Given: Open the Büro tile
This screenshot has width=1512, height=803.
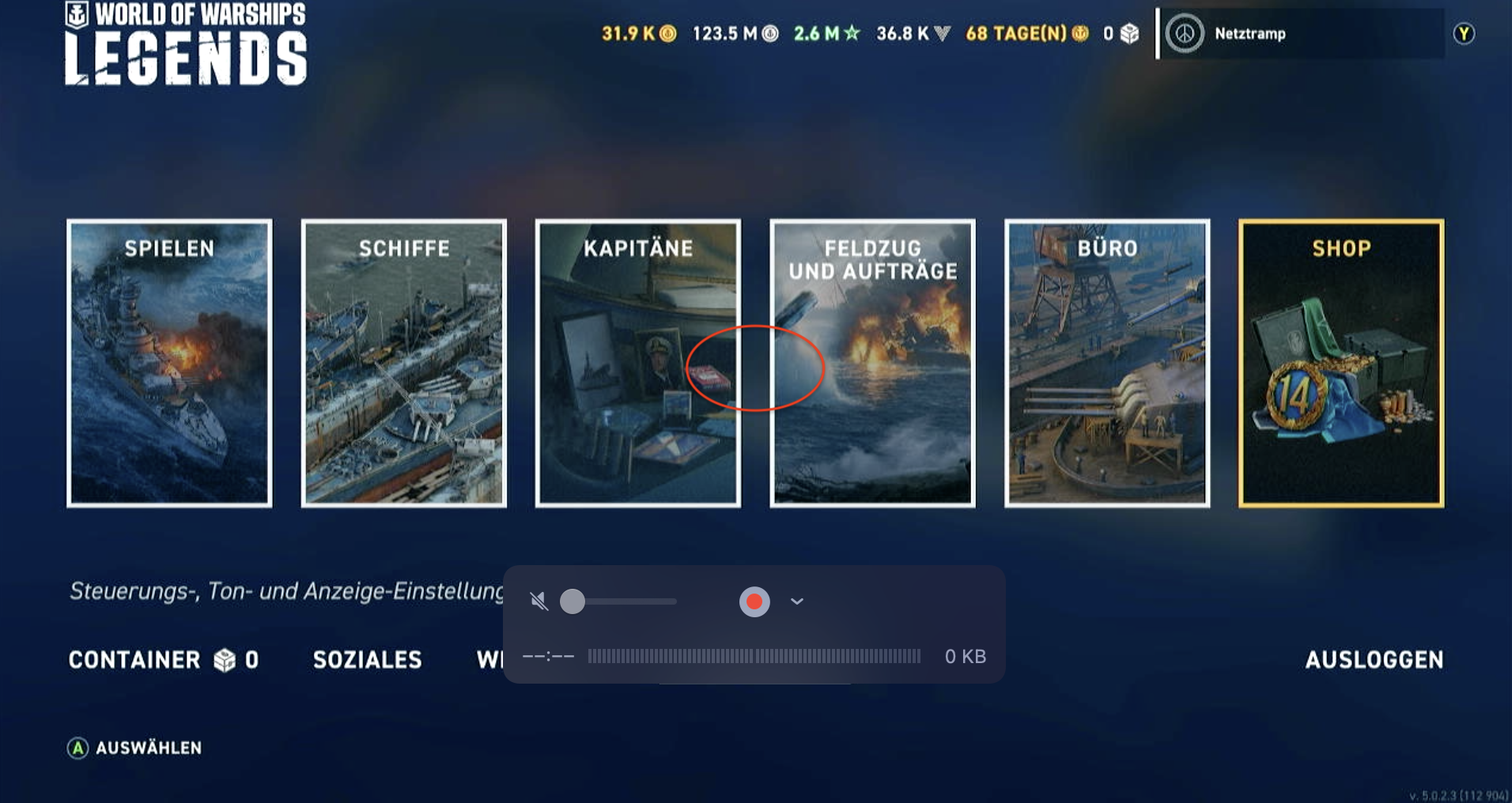Looking at the screenshot, I should click(x=1106, y=363).
